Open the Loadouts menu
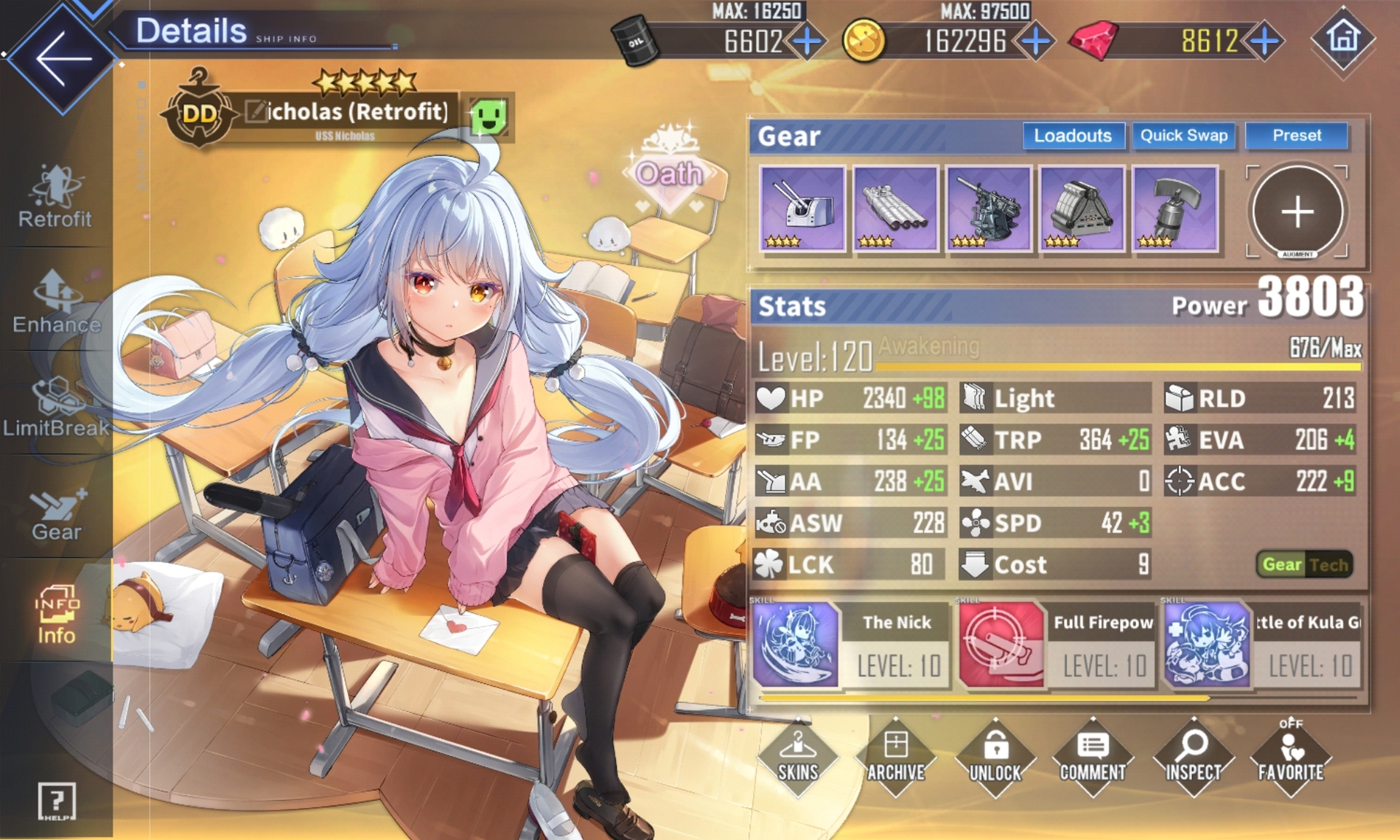Screen dimensions: 1400x840 click(1072, 136)
